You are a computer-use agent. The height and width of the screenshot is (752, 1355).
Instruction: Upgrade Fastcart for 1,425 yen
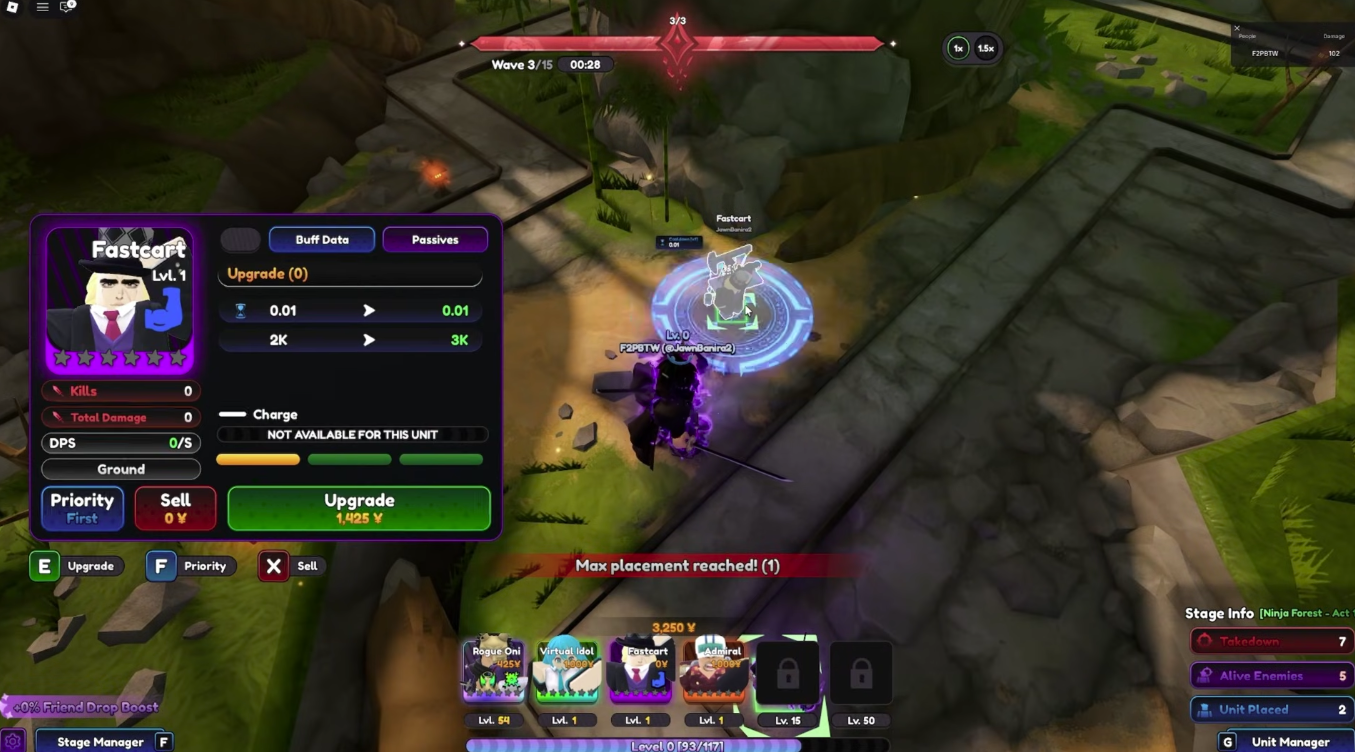pyautogui.click(x=357, y=507)
